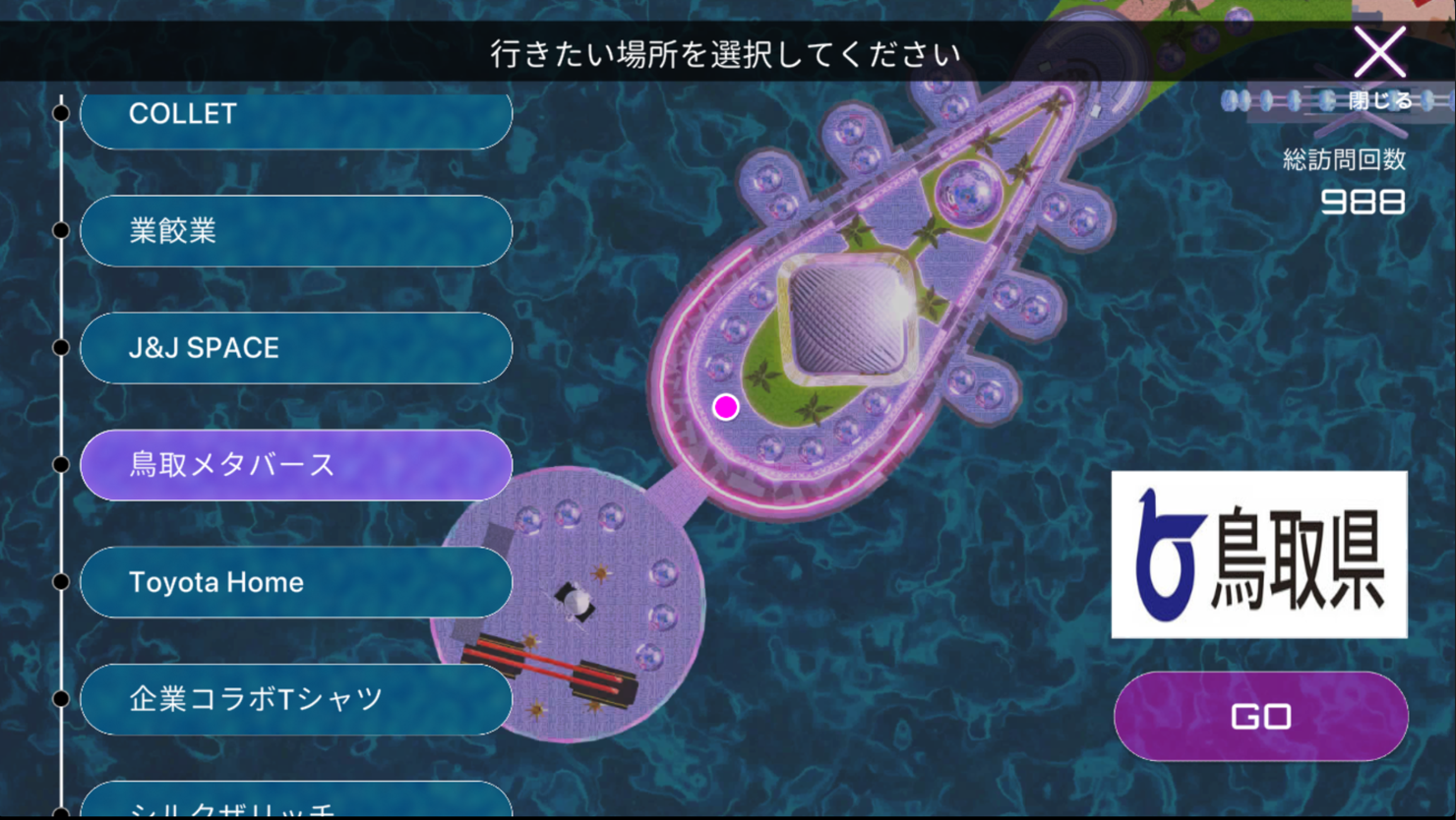Choose the 業餃業 location entry
Screen dimensions: 1456x820
coord(295,231)
